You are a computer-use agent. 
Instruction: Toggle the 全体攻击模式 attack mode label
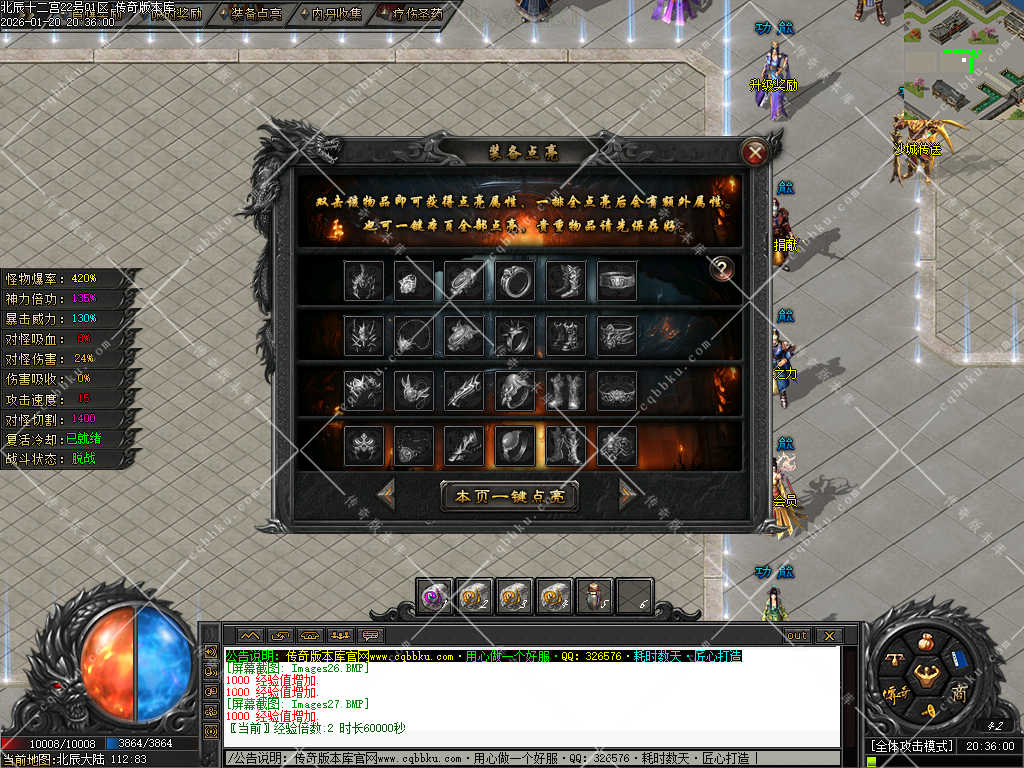(910, 746)
